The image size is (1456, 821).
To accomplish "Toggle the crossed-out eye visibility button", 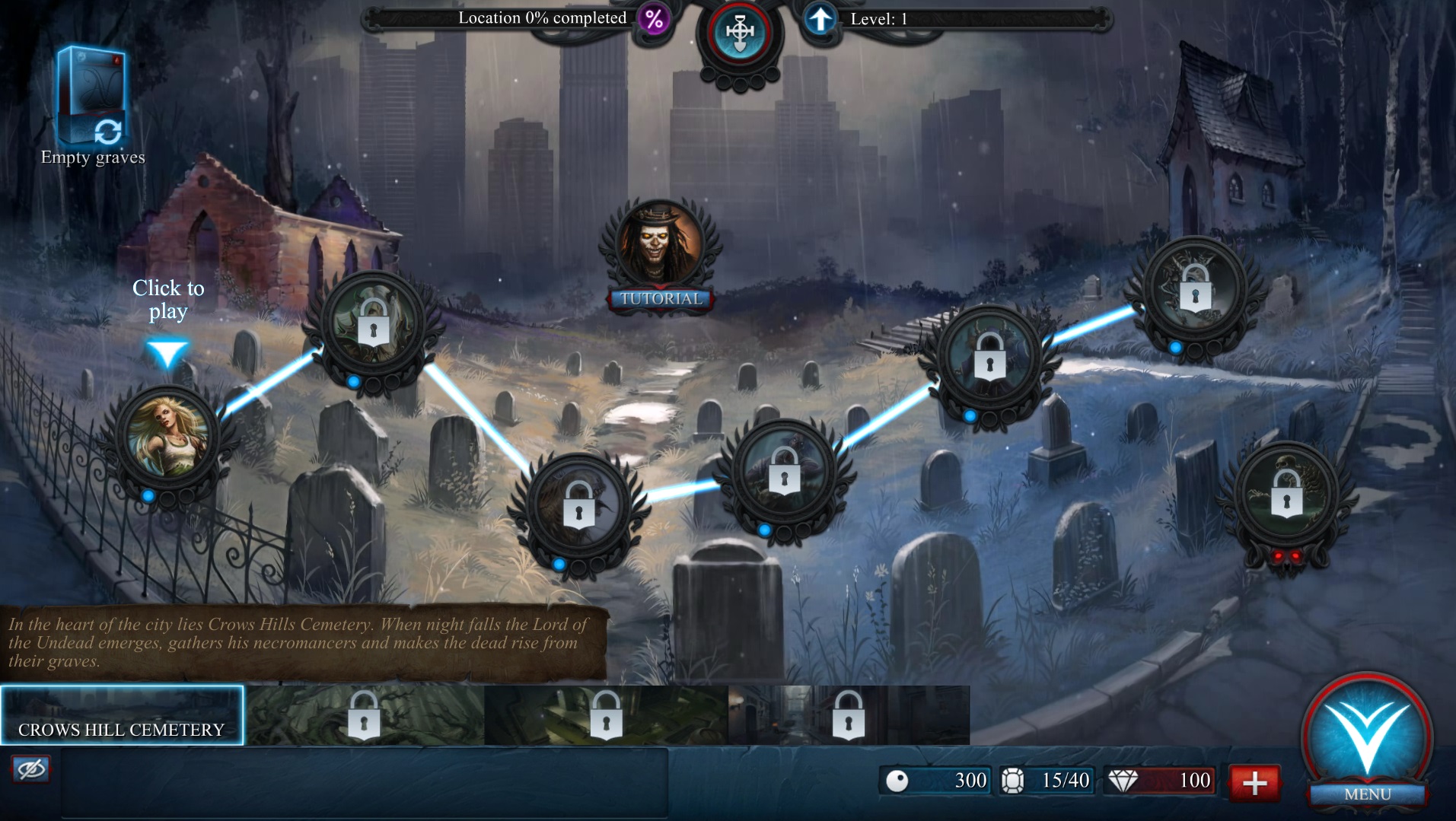I will pos(31,769).
